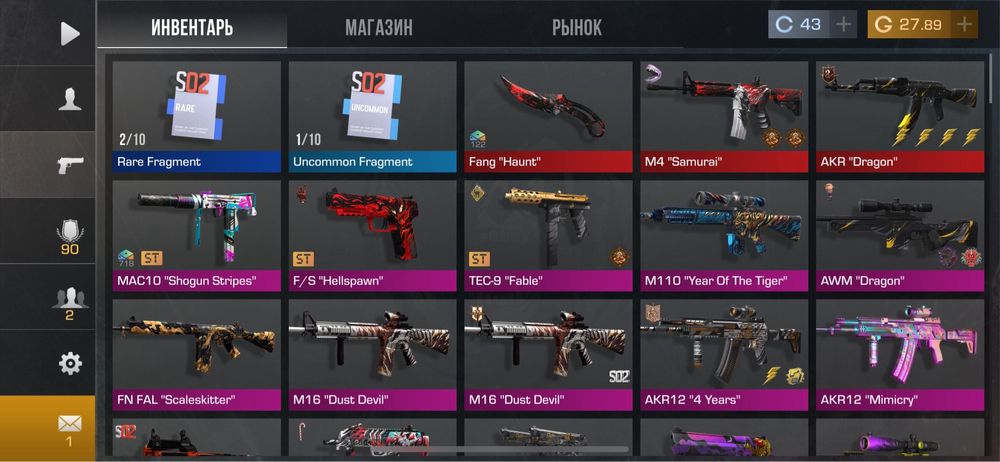This screenshot has height=462, width=1000.
Task: Select the Инвентарь tab
Action: coord(192,27)
